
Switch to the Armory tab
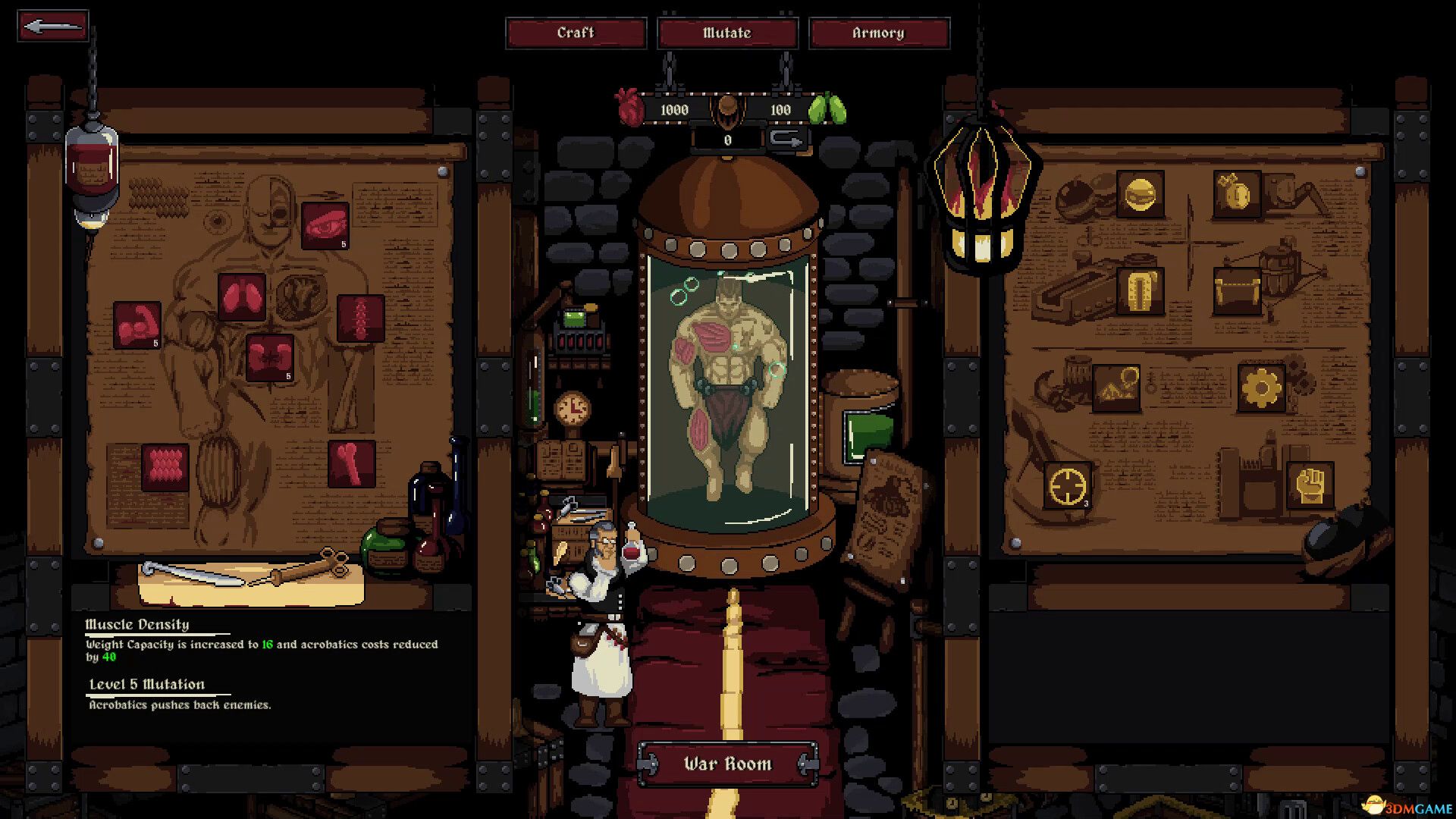pos(878,33)
